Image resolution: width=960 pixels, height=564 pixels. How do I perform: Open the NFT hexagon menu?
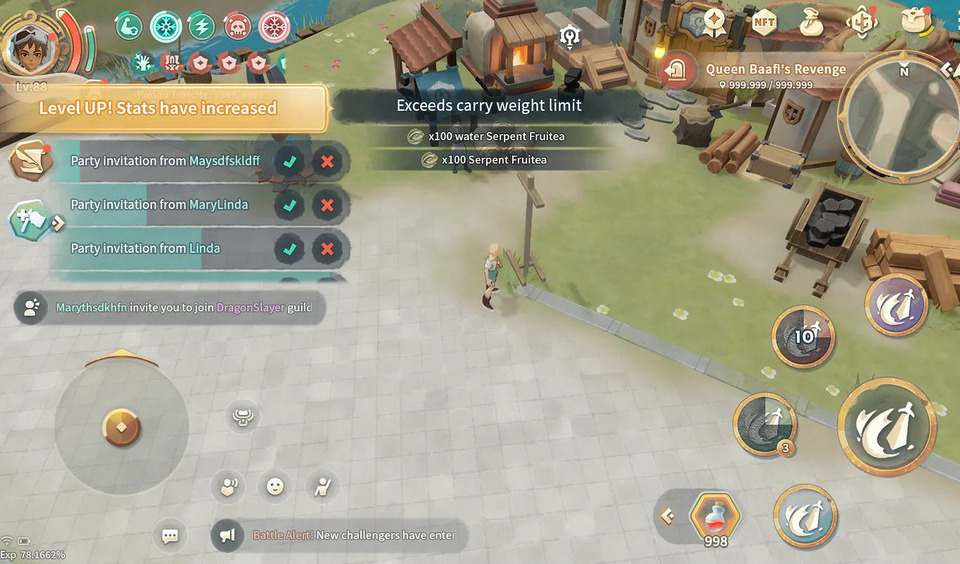pyautogui.click(x=764, y=21)
